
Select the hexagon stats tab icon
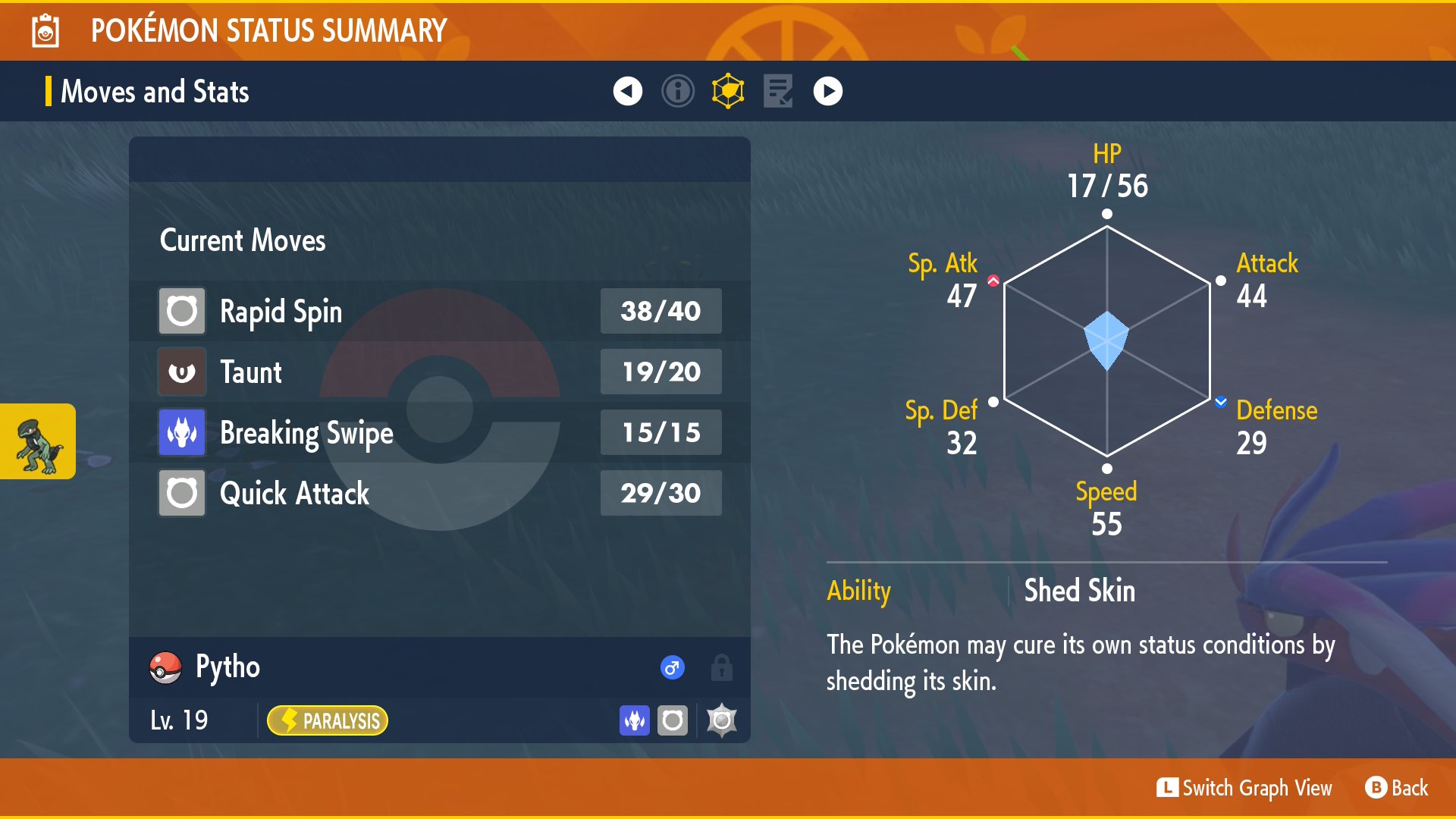pyautogui.click(x=728, y=91)
